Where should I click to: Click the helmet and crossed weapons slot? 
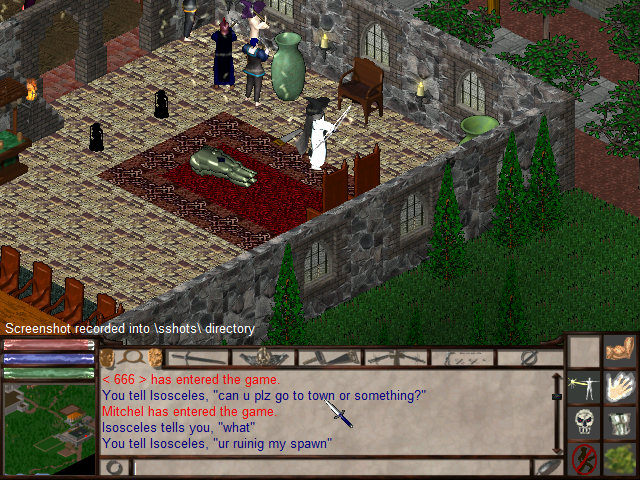[264, 357]
